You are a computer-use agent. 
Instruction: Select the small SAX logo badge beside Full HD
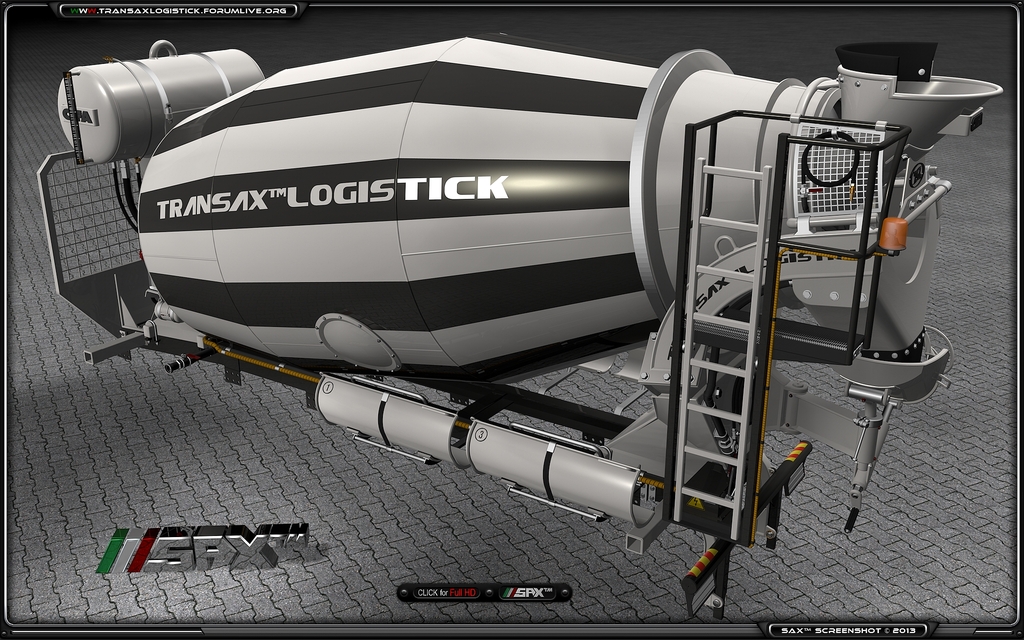tap(533, 593)
